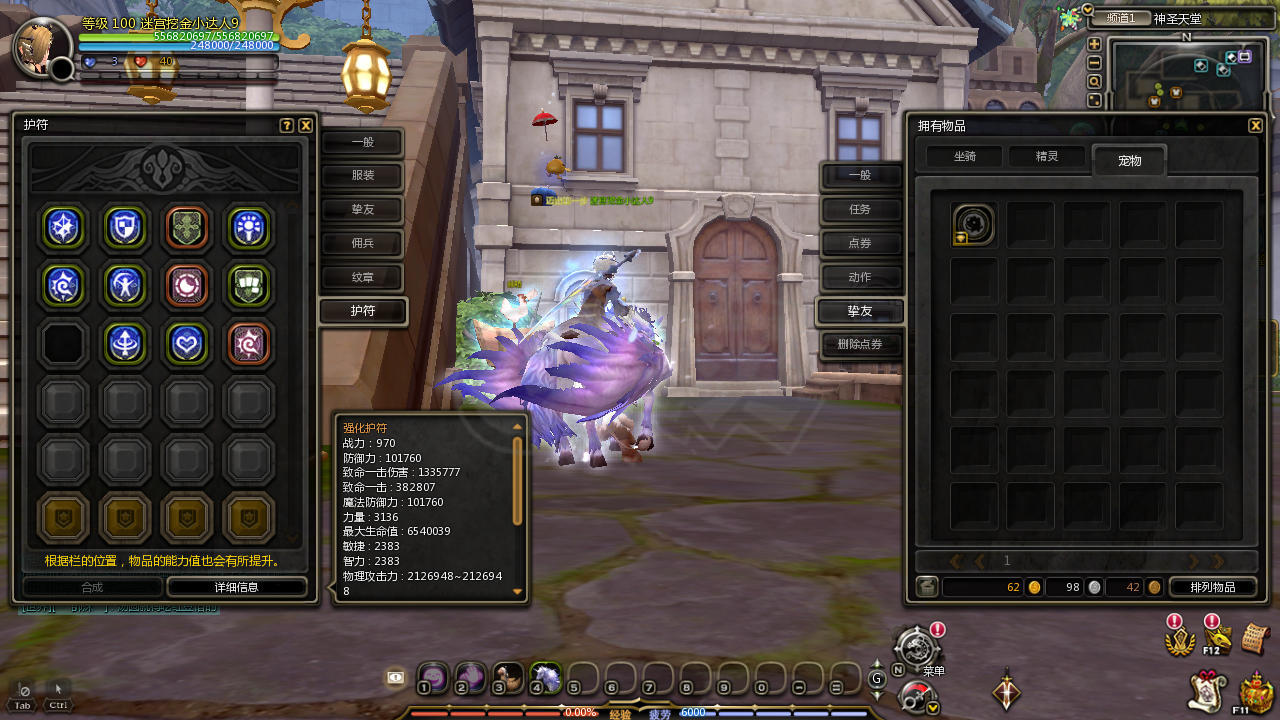Click the 排列物品 sort items button
1280x720 pixels.
1213,587
